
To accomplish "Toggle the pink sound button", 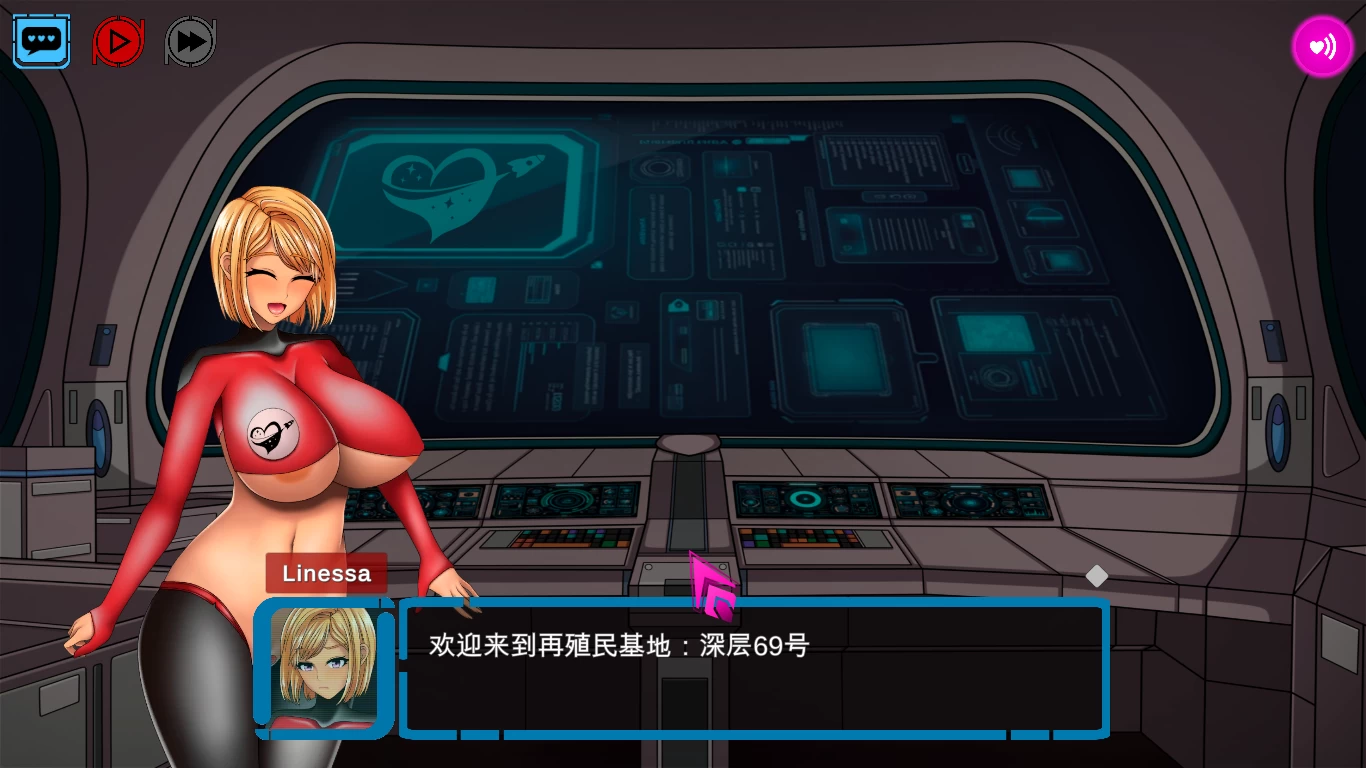I will click(1322, 46).
